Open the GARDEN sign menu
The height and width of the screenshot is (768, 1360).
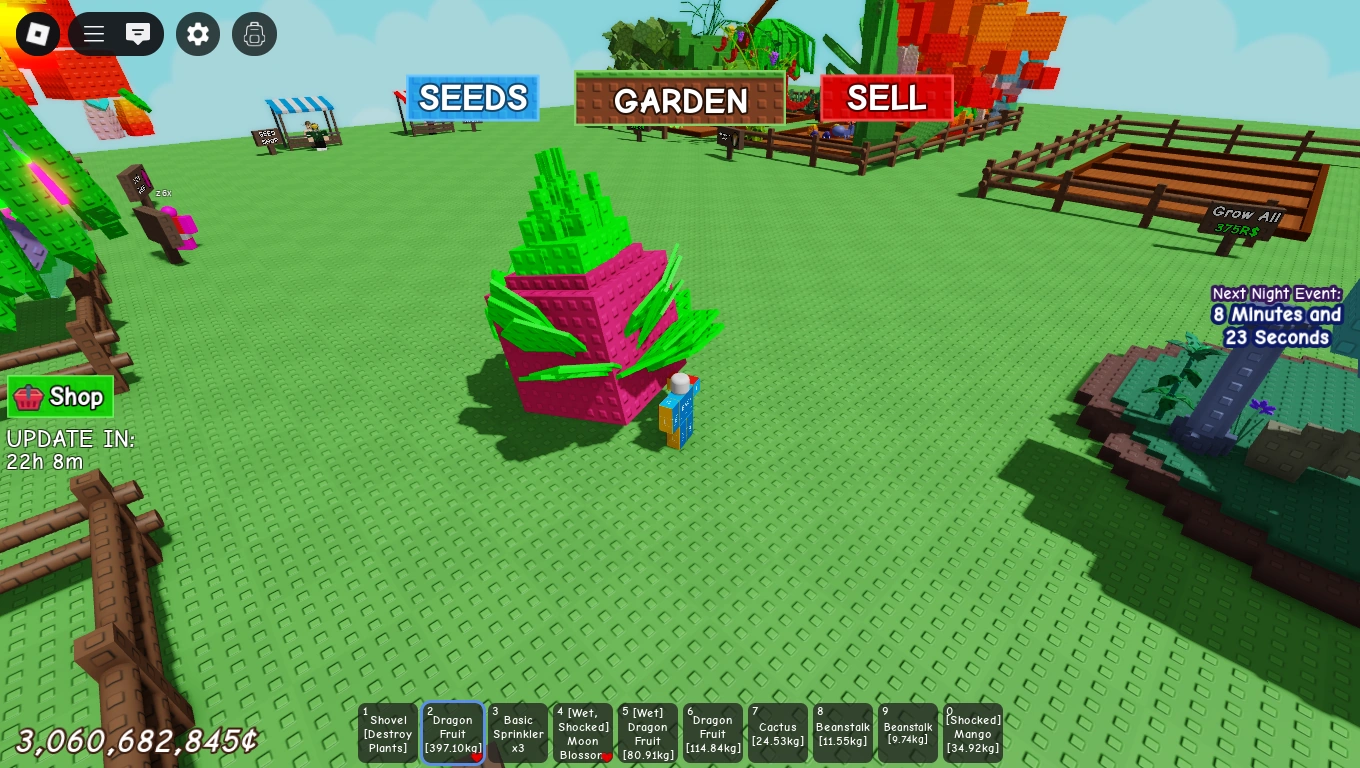tap(681, 101)
